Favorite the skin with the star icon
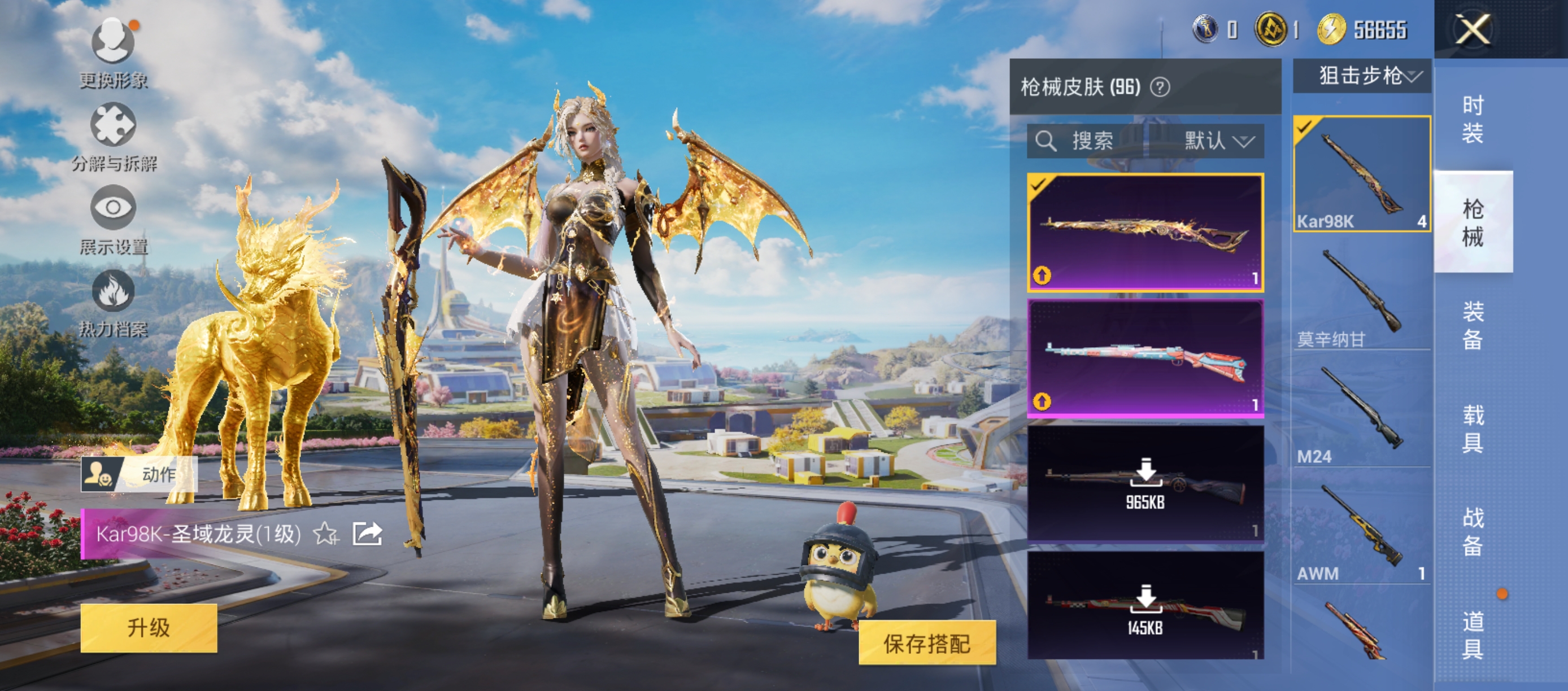 pos(325,535)
